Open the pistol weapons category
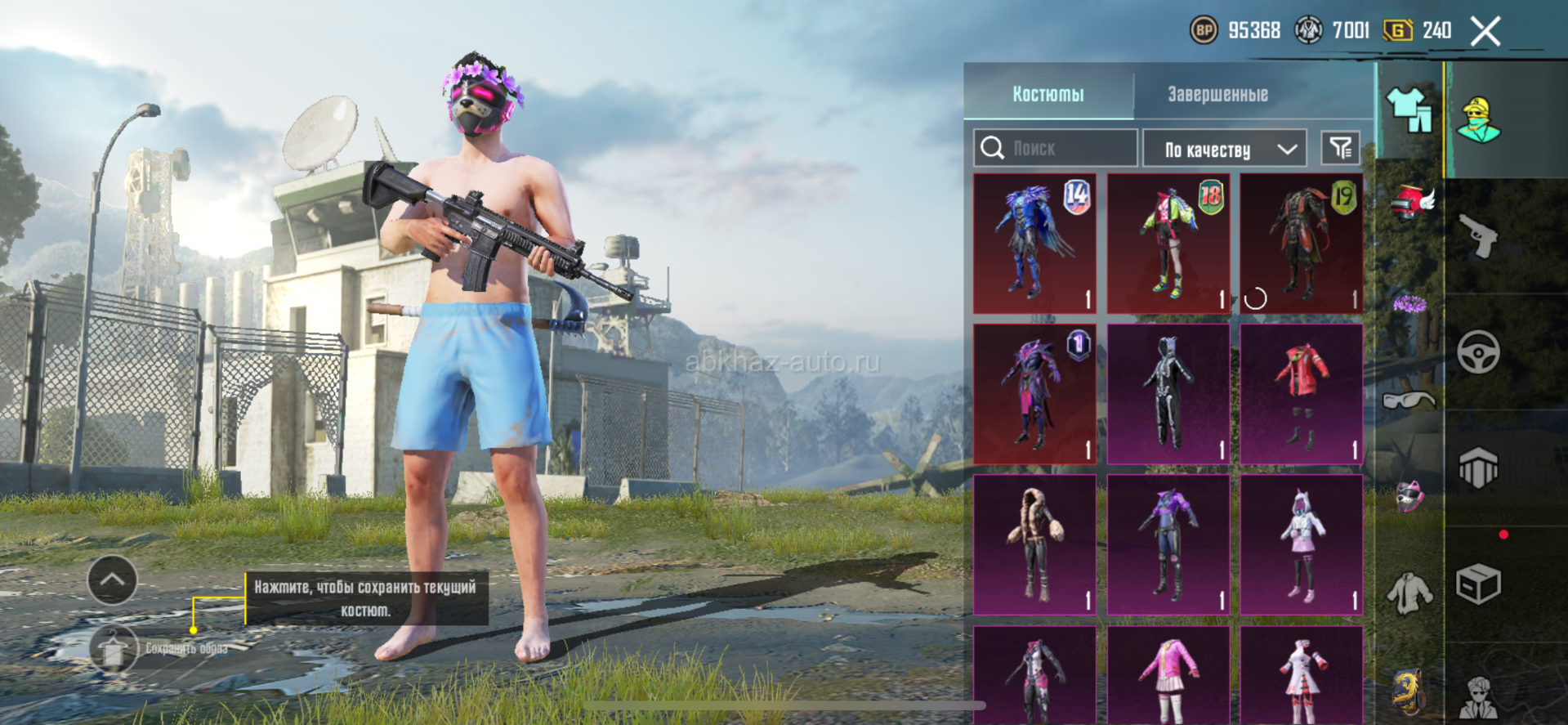The width and height of the screenshot is (1568, 725). (1479, 236)
